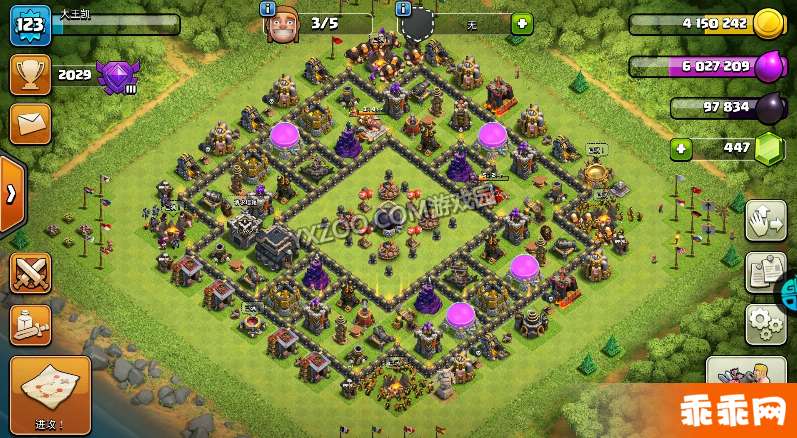Open the army overview crossed swords
Image resolution: width=797 pixels, height=438 pixels.
click(30, 272)
